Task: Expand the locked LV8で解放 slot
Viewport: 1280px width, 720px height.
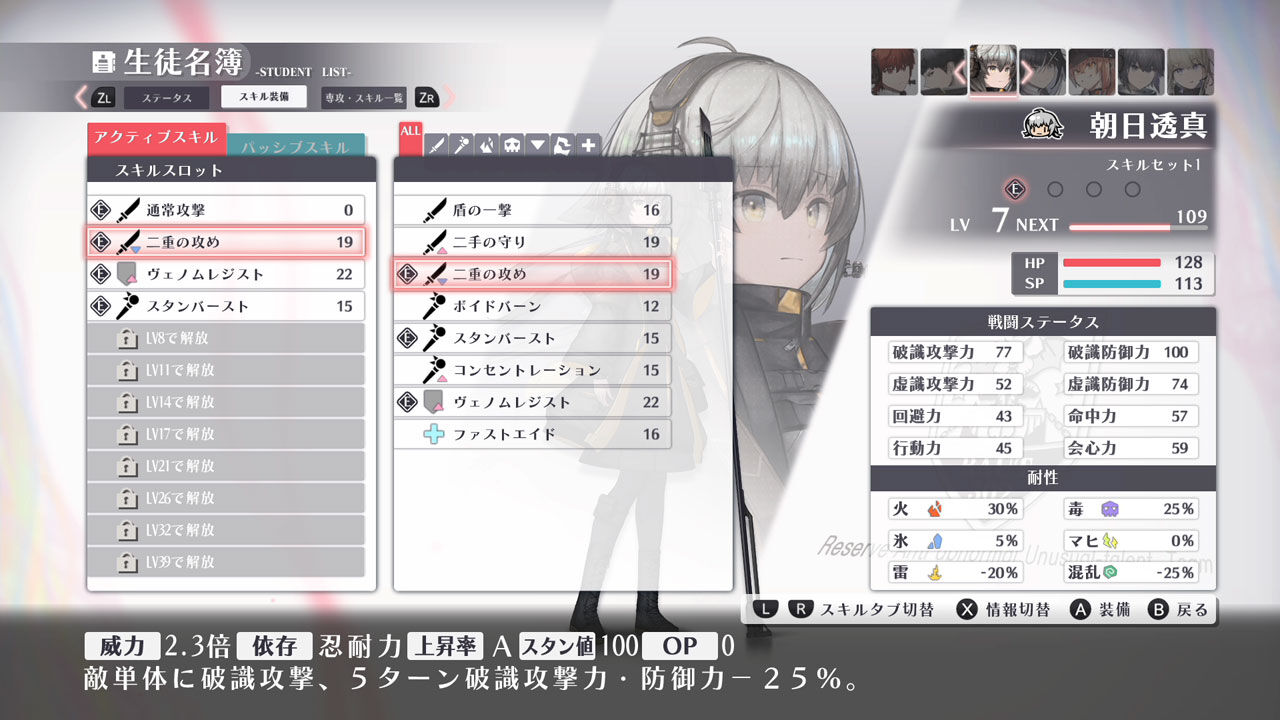Action: tap(226, 338)
